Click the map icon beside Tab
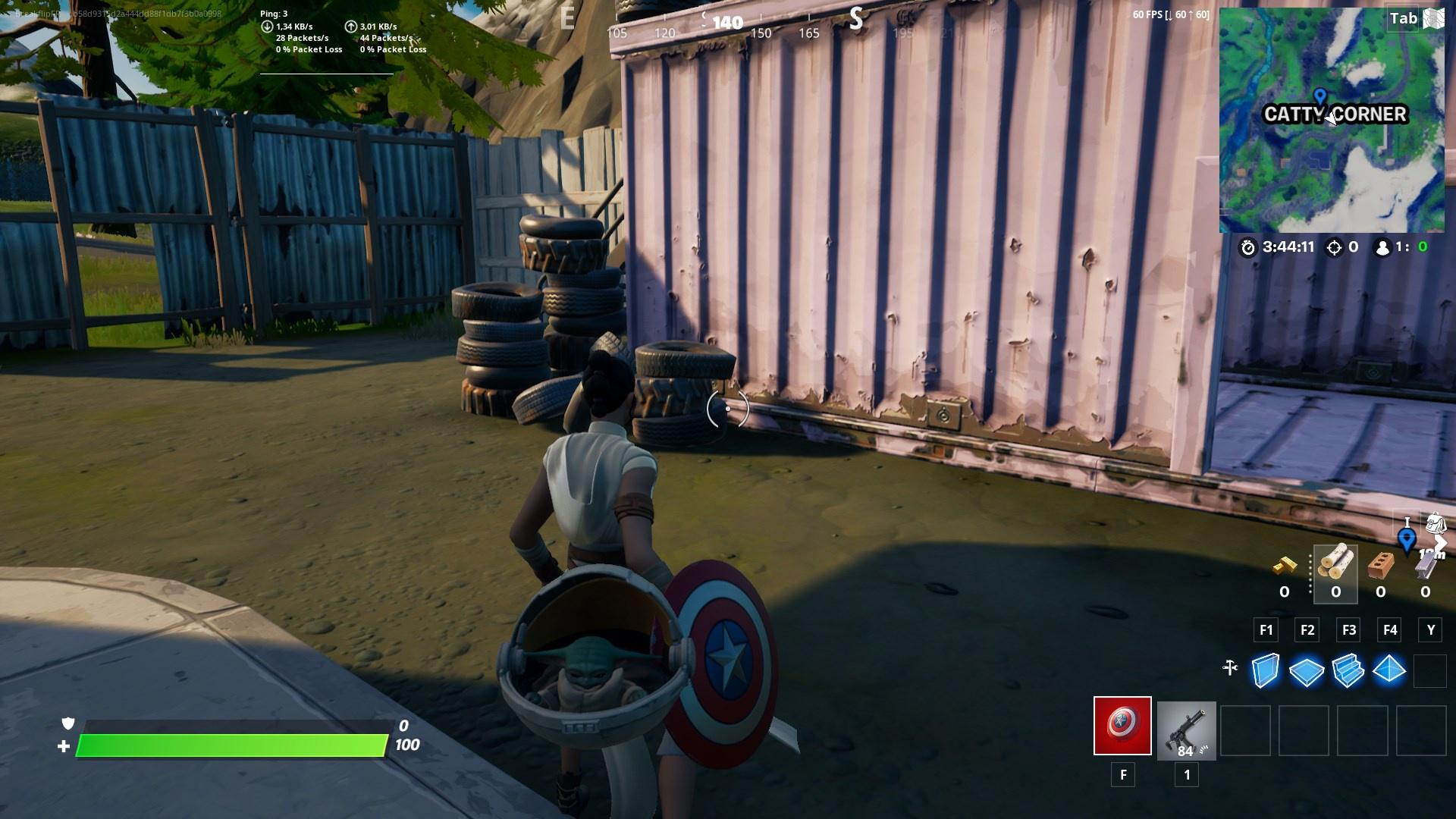 [1432, 17]
